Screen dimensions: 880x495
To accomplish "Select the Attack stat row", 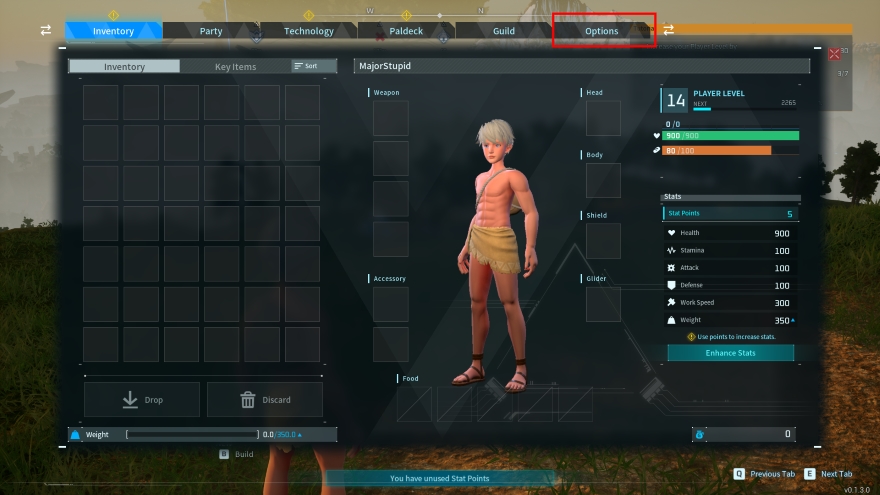I will pyautogui.click(x=730, y=268).
